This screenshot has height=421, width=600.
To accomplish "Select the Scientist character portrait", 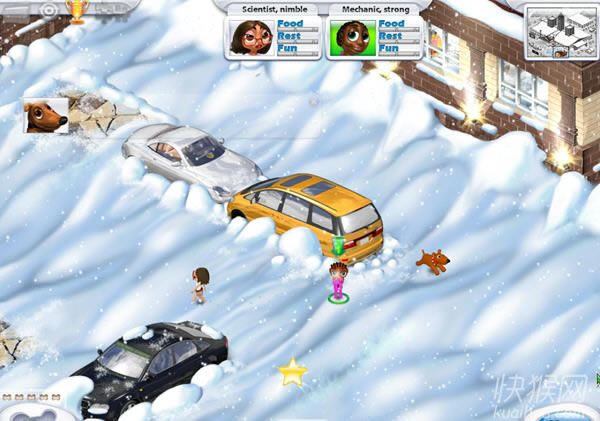I will click(251, 37).
